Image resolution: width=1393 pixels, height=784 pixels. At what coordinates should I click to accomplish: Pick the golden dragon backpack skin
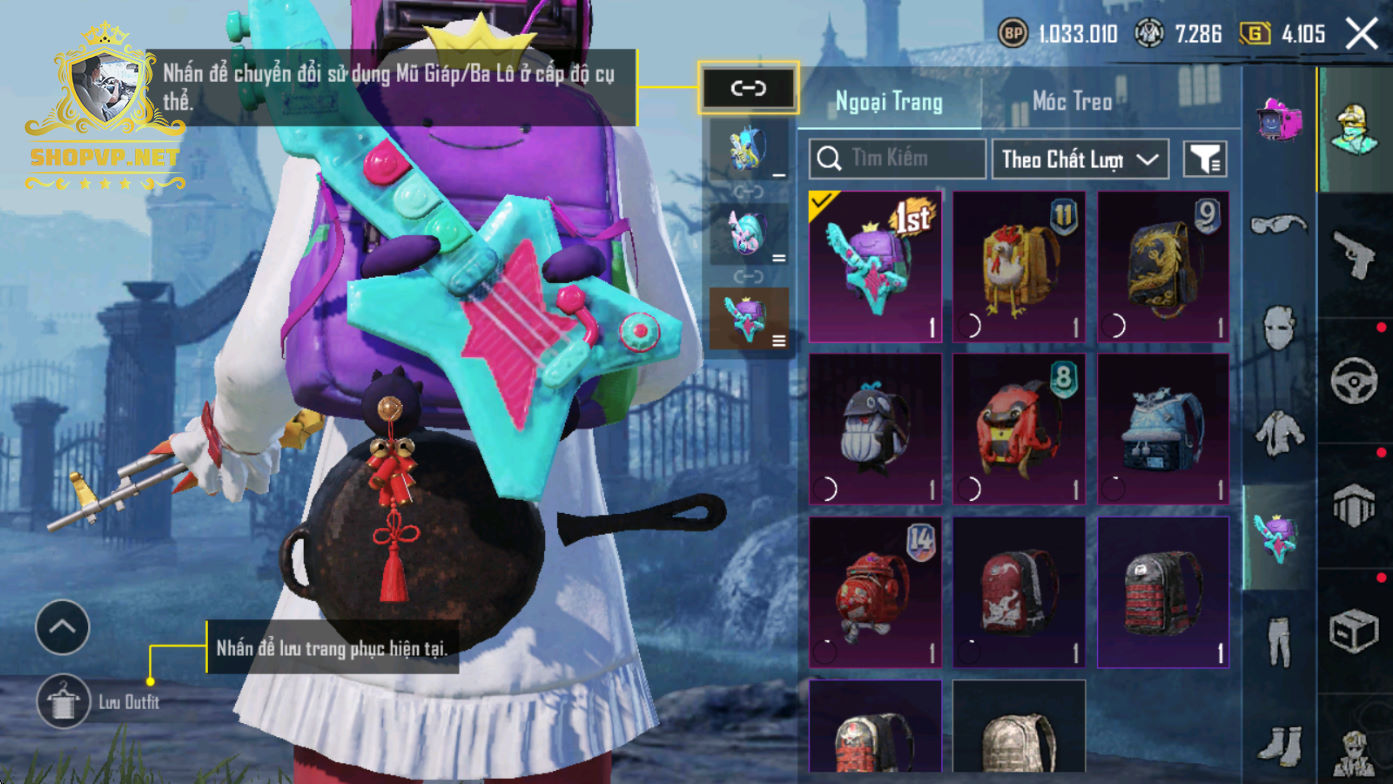tap(1163, 266)
